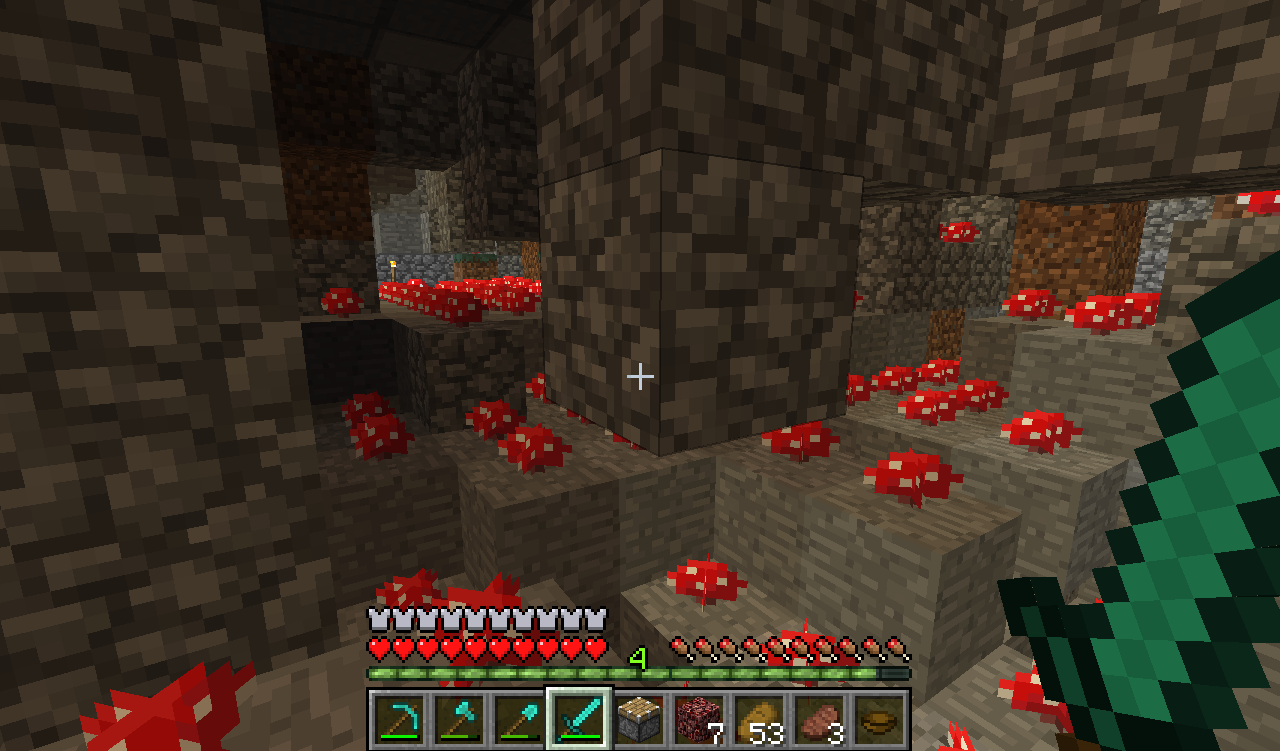This screenshot has height=751, width=1280.
Task: Select the bread stack of 53
Action: (x=759, y=718)
